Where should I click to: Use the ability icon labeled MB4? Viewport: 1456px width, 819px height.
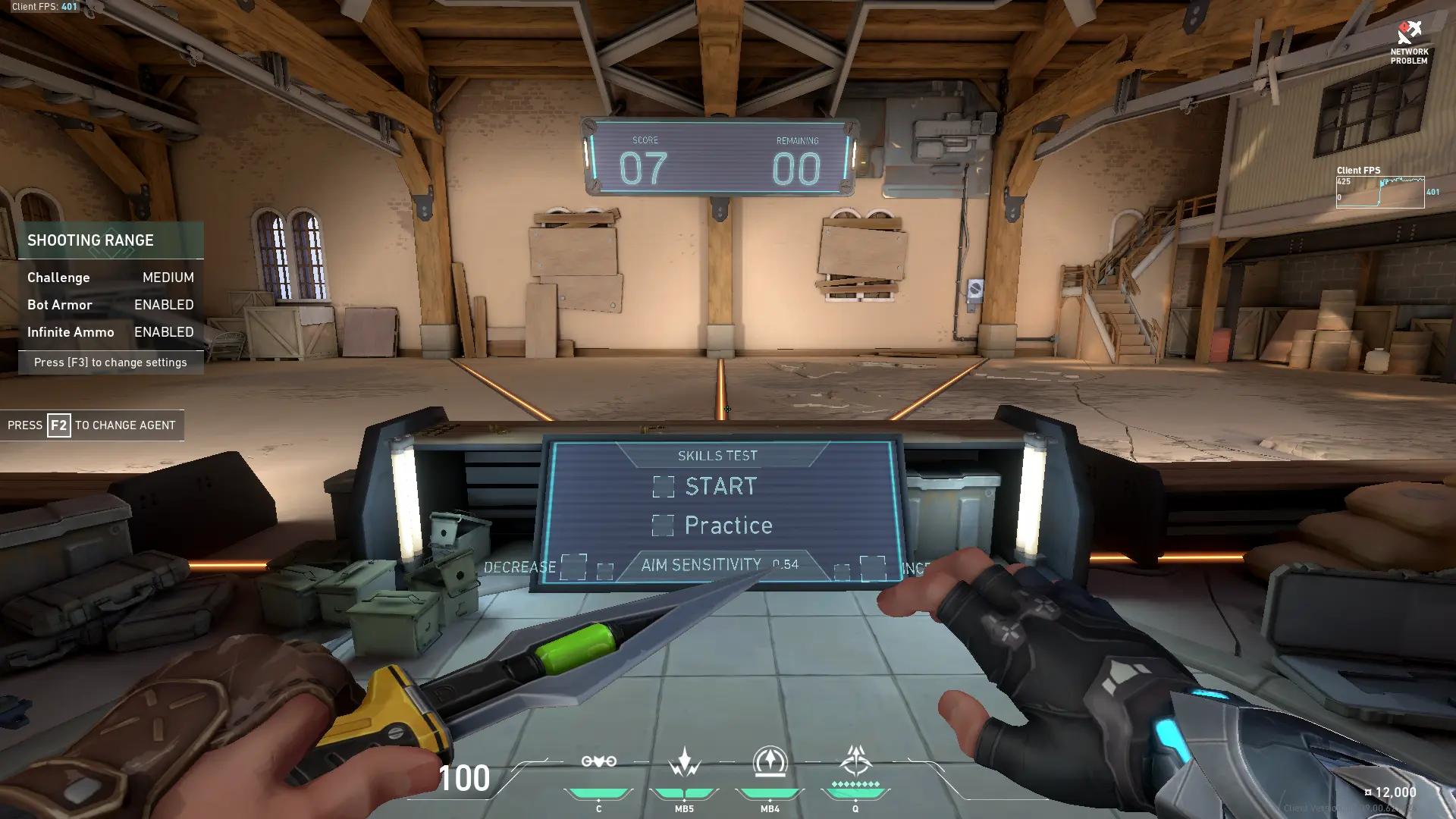[x=770, y=761]
